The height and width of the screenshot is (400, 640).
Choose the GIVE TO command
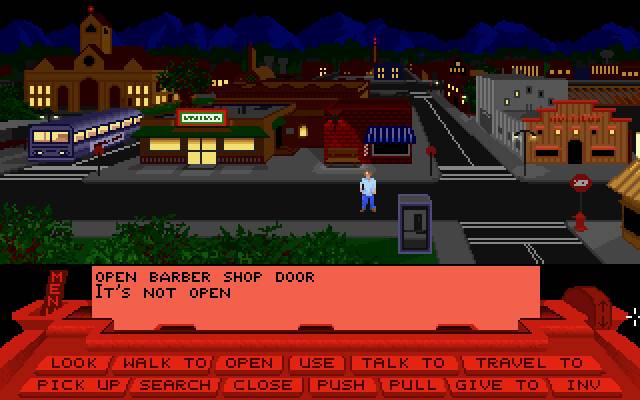496,384
